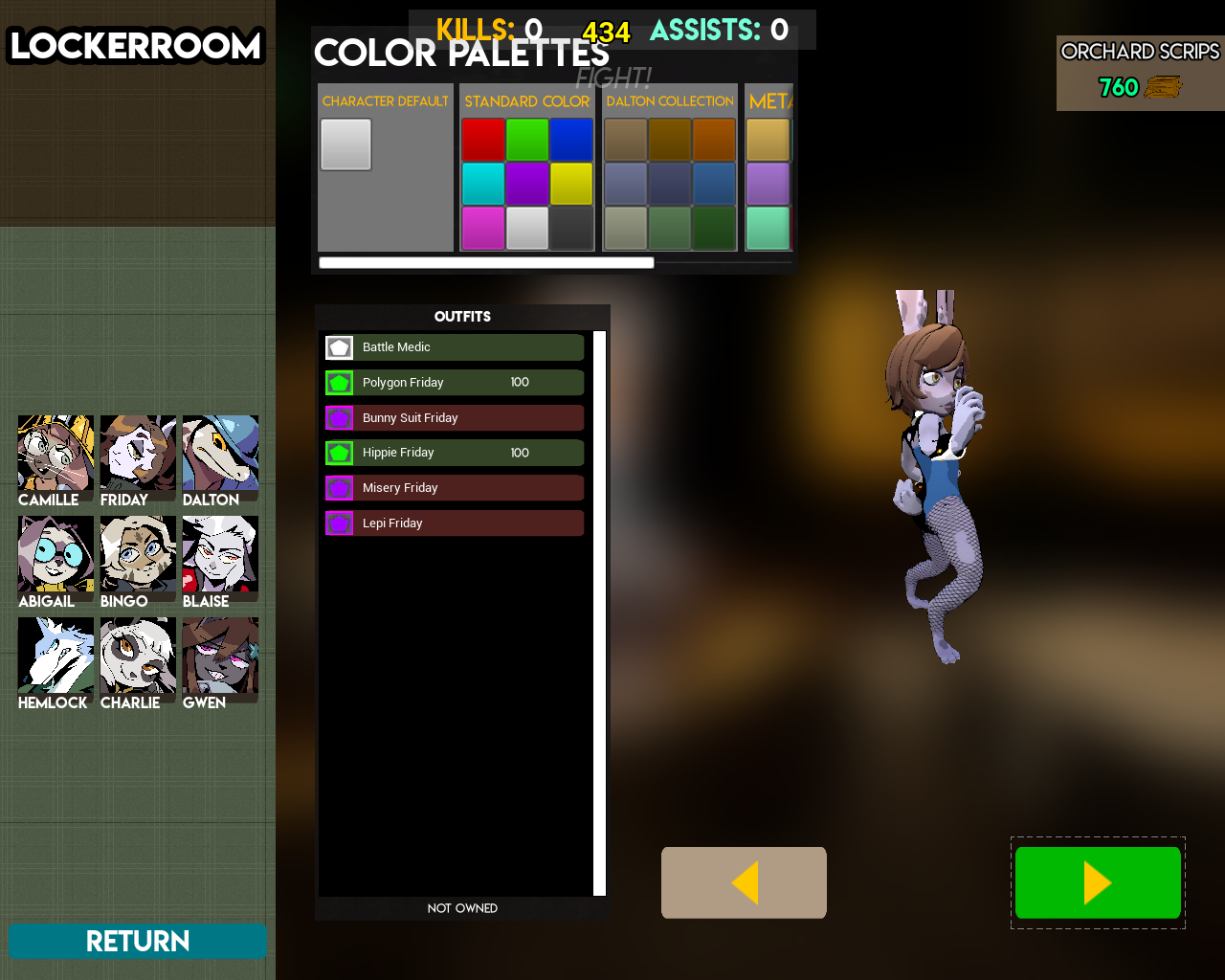Click the green right arrow button

(x=1098, y=882)
